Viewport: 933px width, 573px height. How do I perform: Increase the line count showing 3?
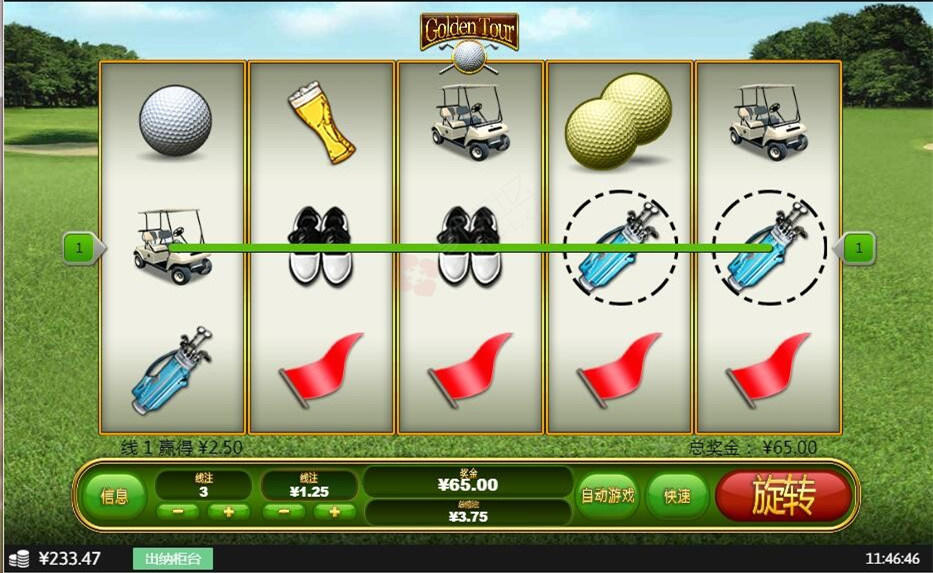(229, 512)
